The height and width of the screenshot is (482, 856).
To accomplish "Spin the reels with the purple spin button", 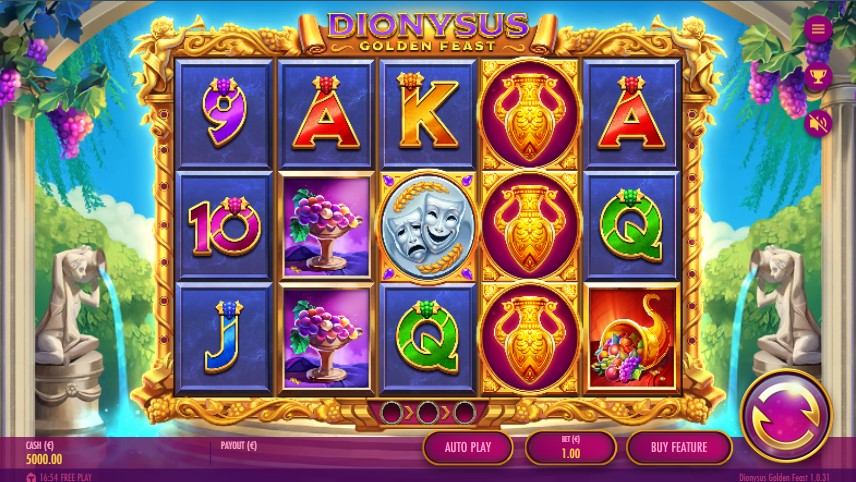I will point(786,417).
